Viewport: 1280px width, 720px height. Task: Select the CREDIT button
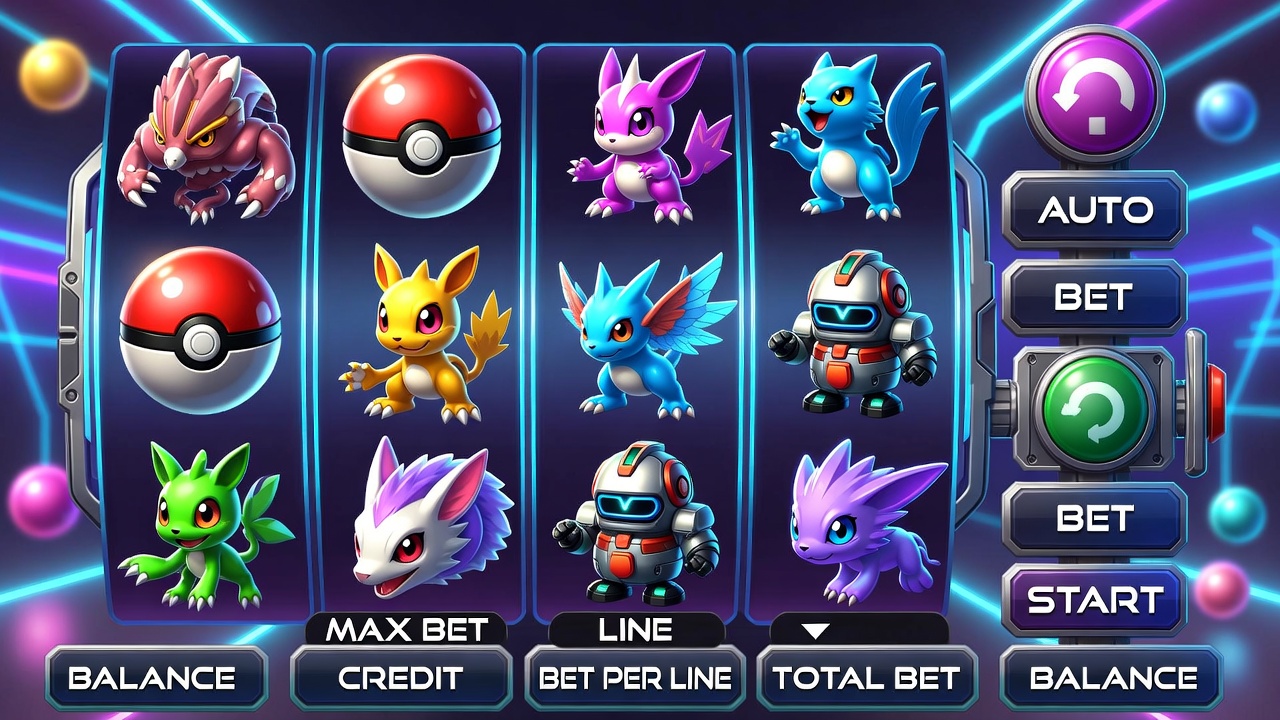click(x=400, y=678)
